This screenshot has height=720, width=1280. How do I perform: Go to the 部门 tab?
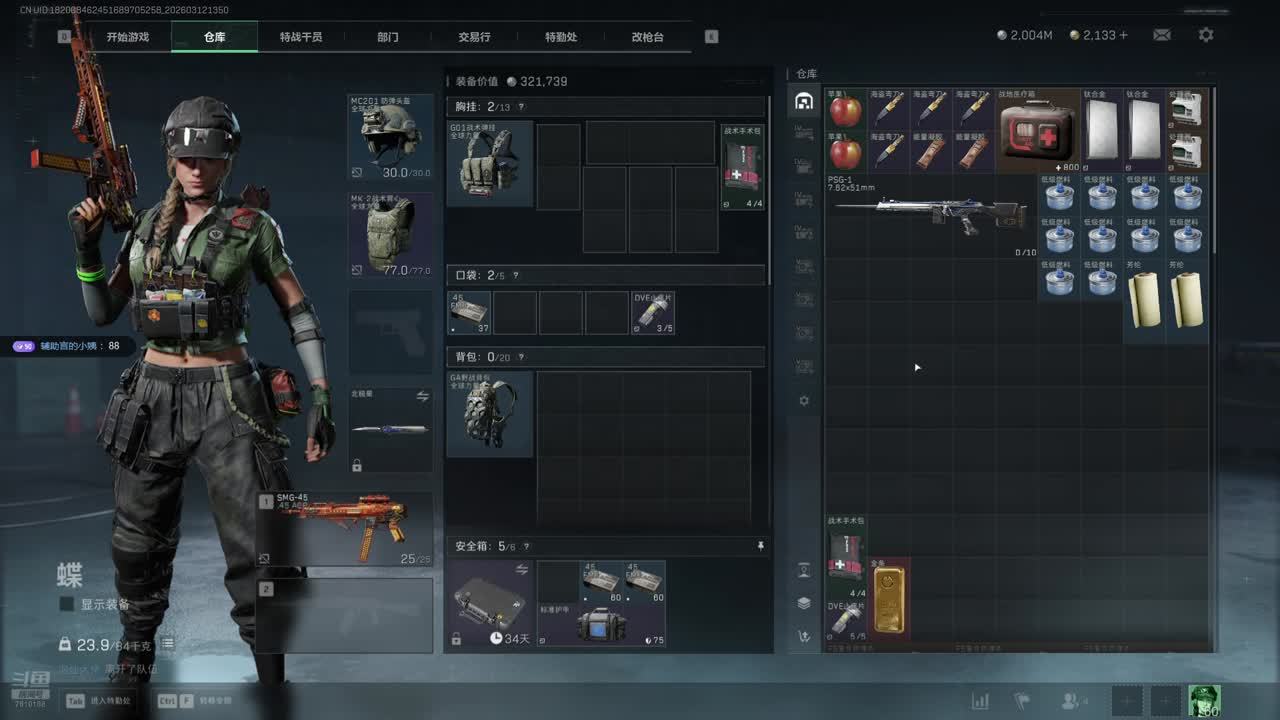[387, 37]
